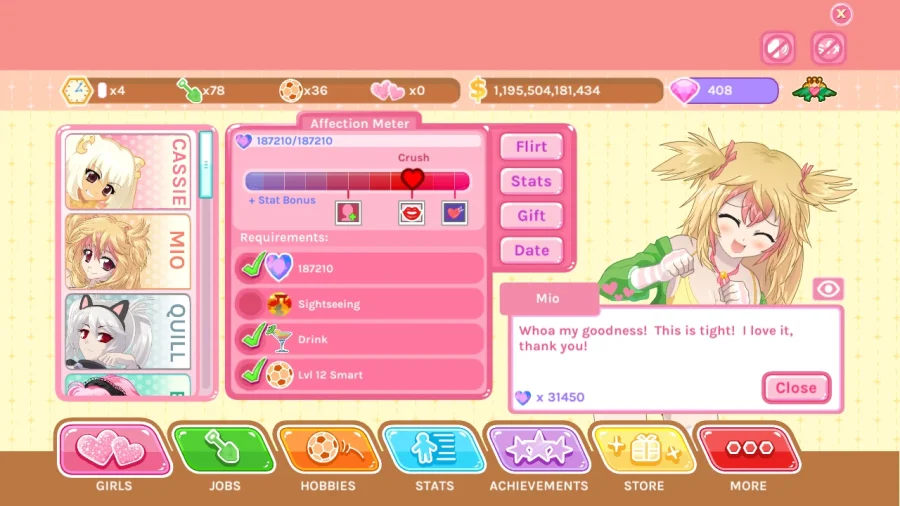Click the pink diamond currency counter

coord(723,90)
